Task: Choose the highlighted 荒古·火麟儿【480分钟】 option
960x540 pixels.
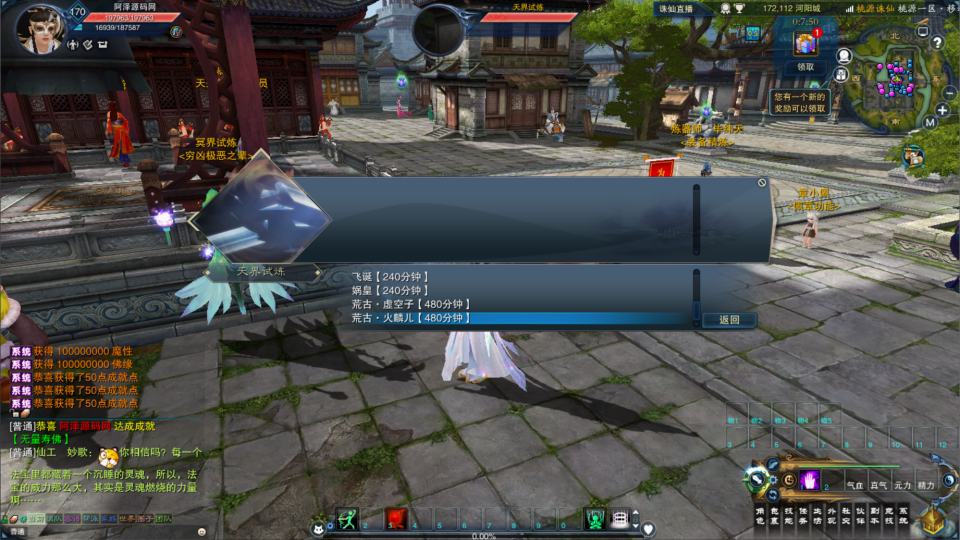Action: tap(411, 318)
